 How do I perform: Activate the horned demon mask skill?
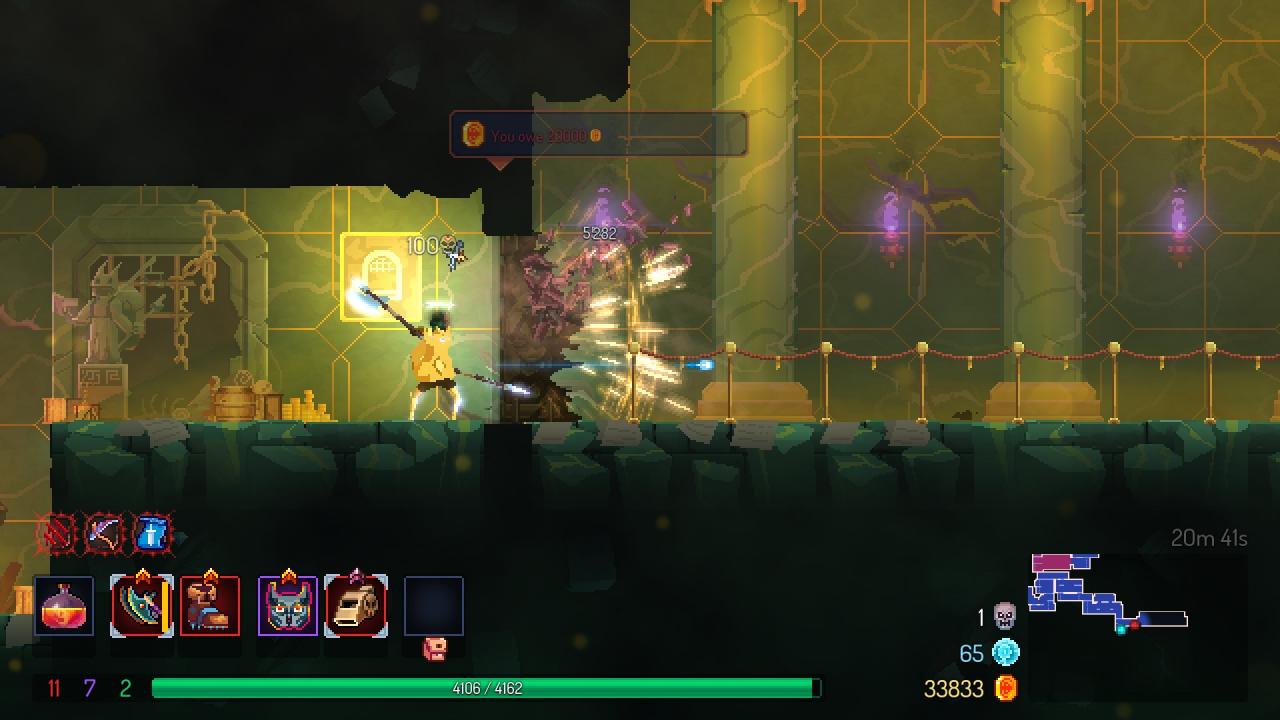pos(288,606)
